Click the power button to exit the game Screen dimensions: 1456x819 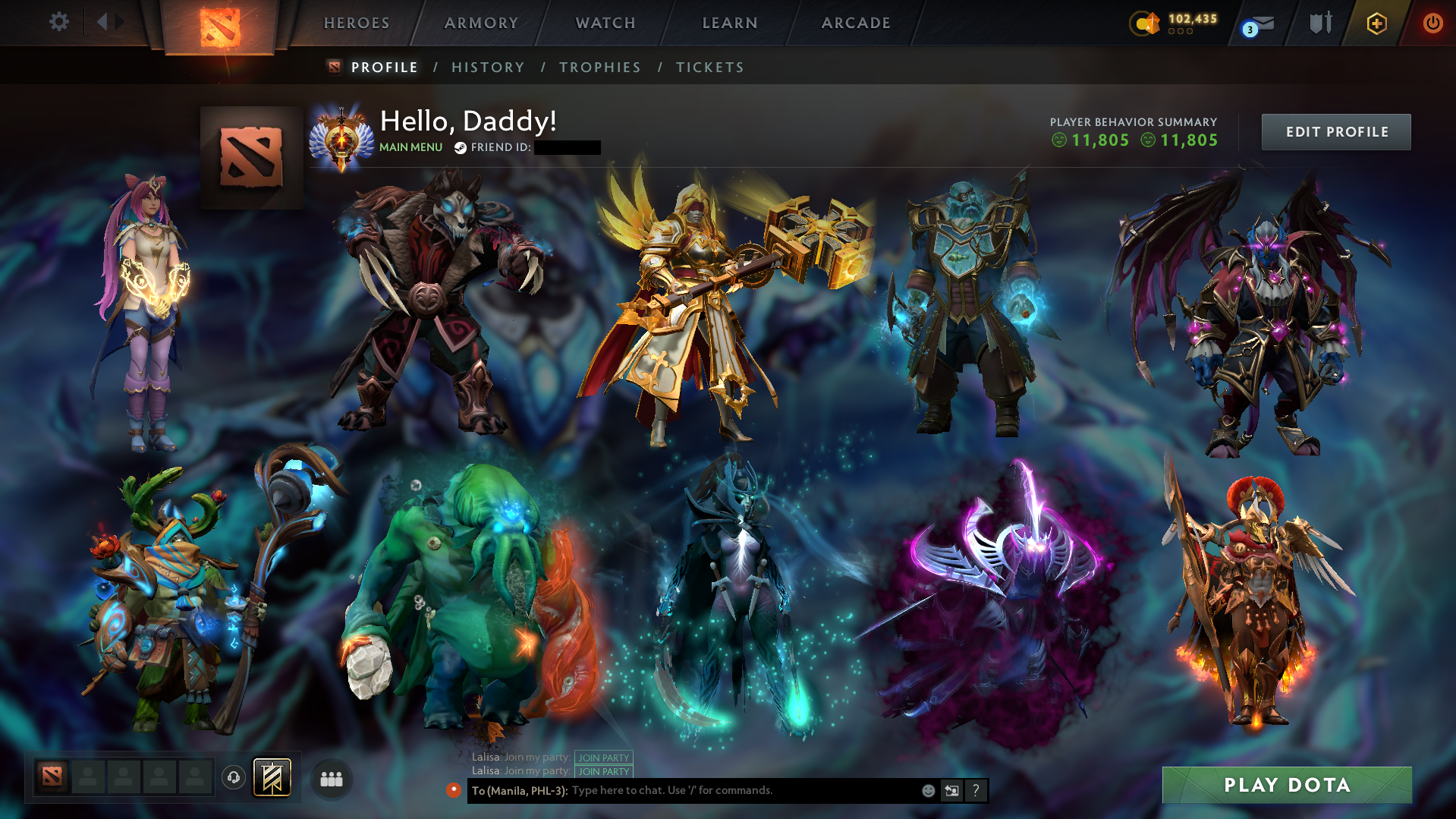point(1432,22)
